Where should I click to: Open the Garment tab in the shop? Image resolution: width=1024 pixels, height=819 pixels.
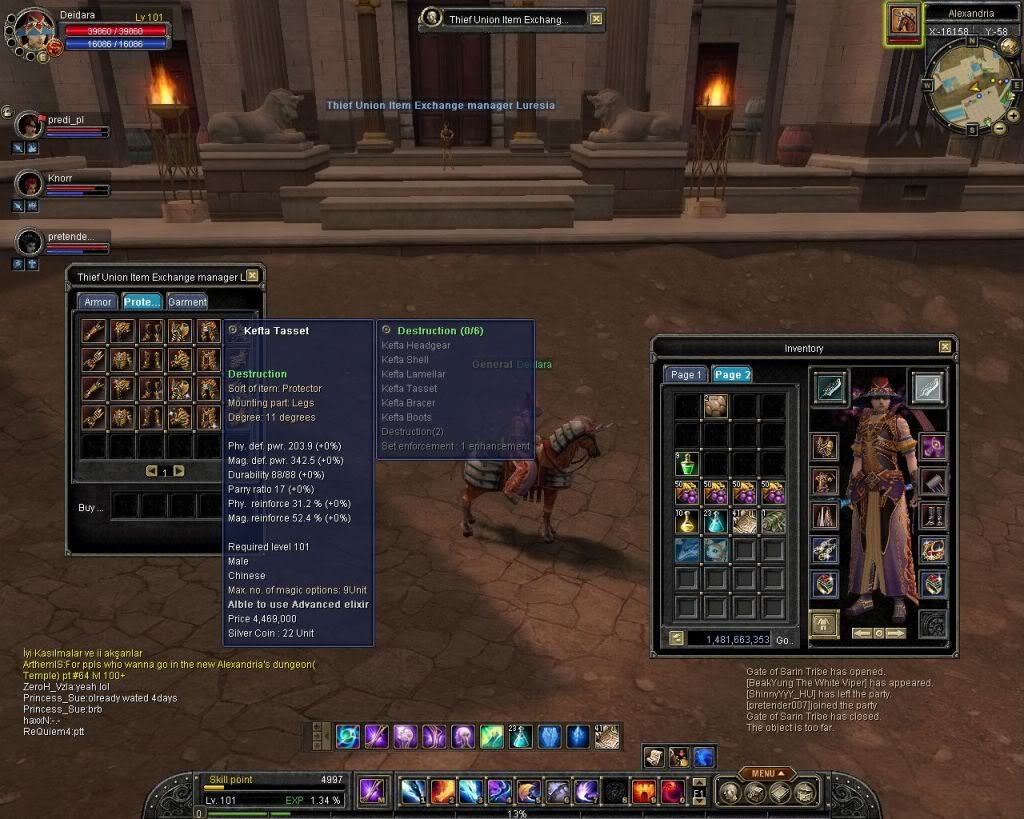[x=187, y=302]
